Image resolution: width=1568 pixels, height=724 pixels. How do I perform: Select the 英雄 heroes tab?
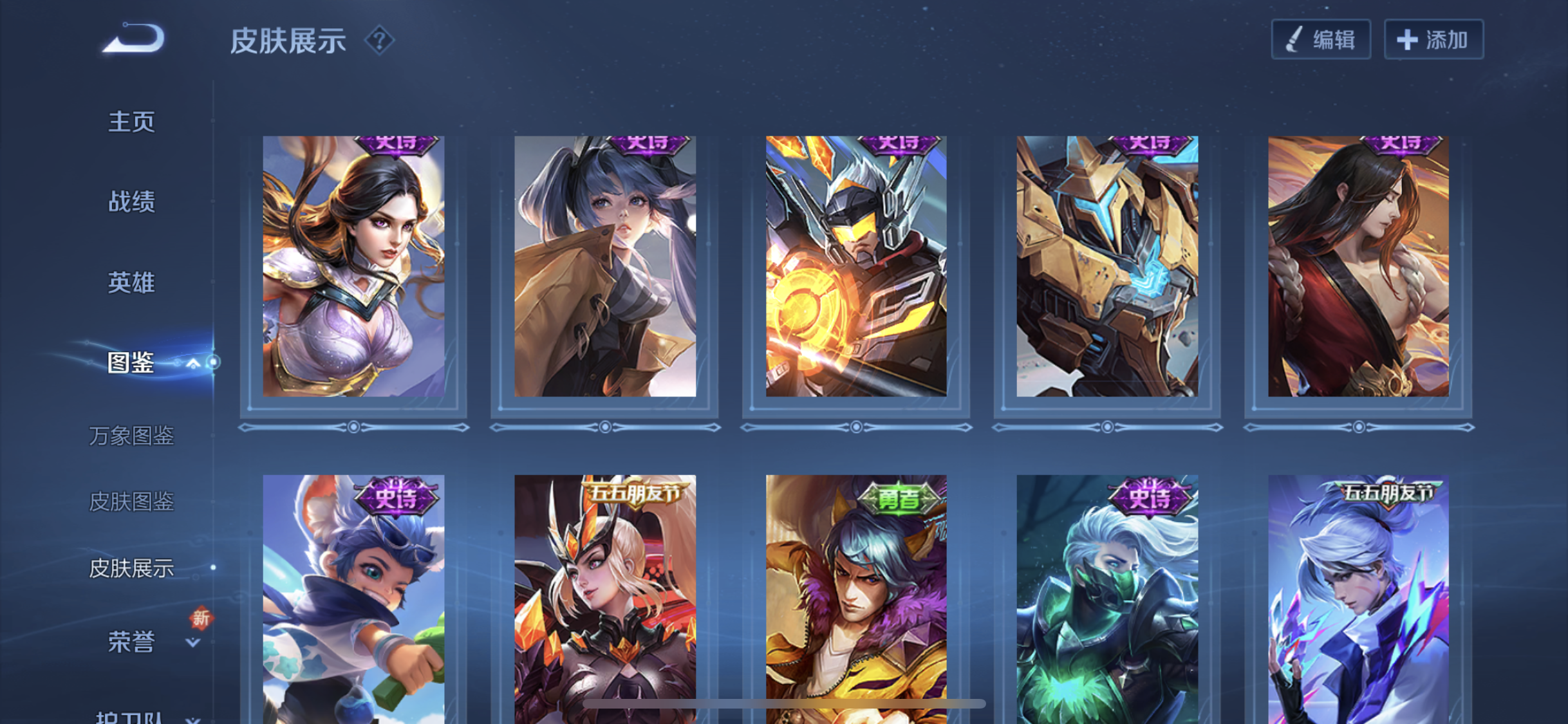pos(131,282)
